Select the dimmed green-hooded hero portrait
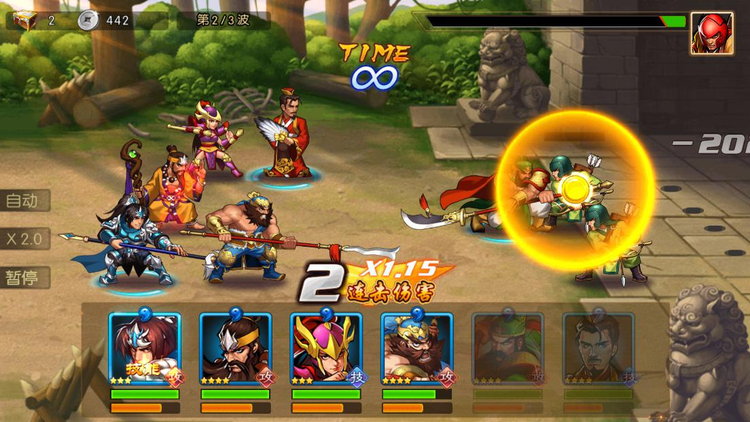Viewport: 750px width, 422px height. [507, 350]
